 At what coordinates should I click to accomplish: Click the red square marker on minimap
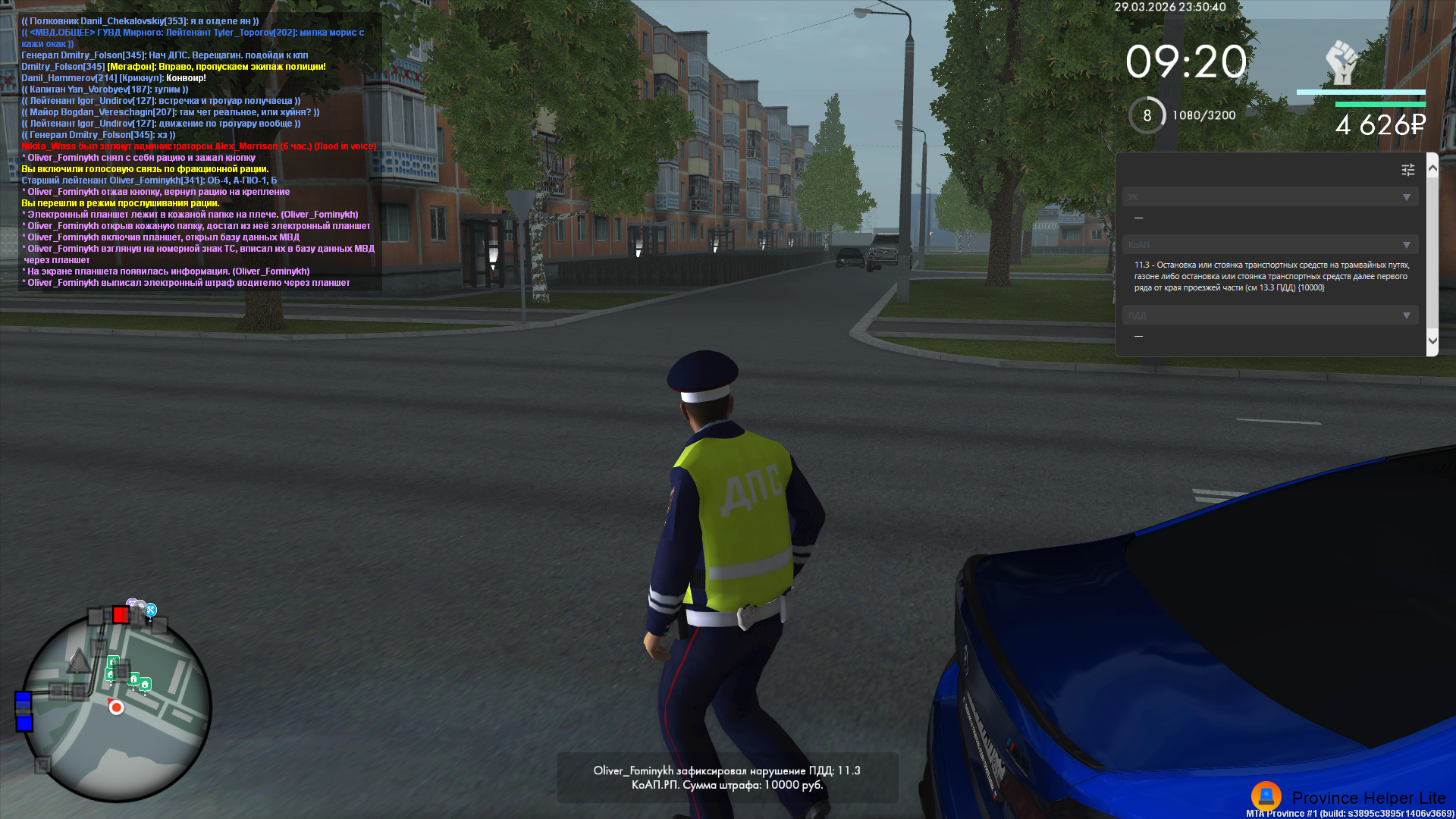pyautogui.click(x=121, y=614)
